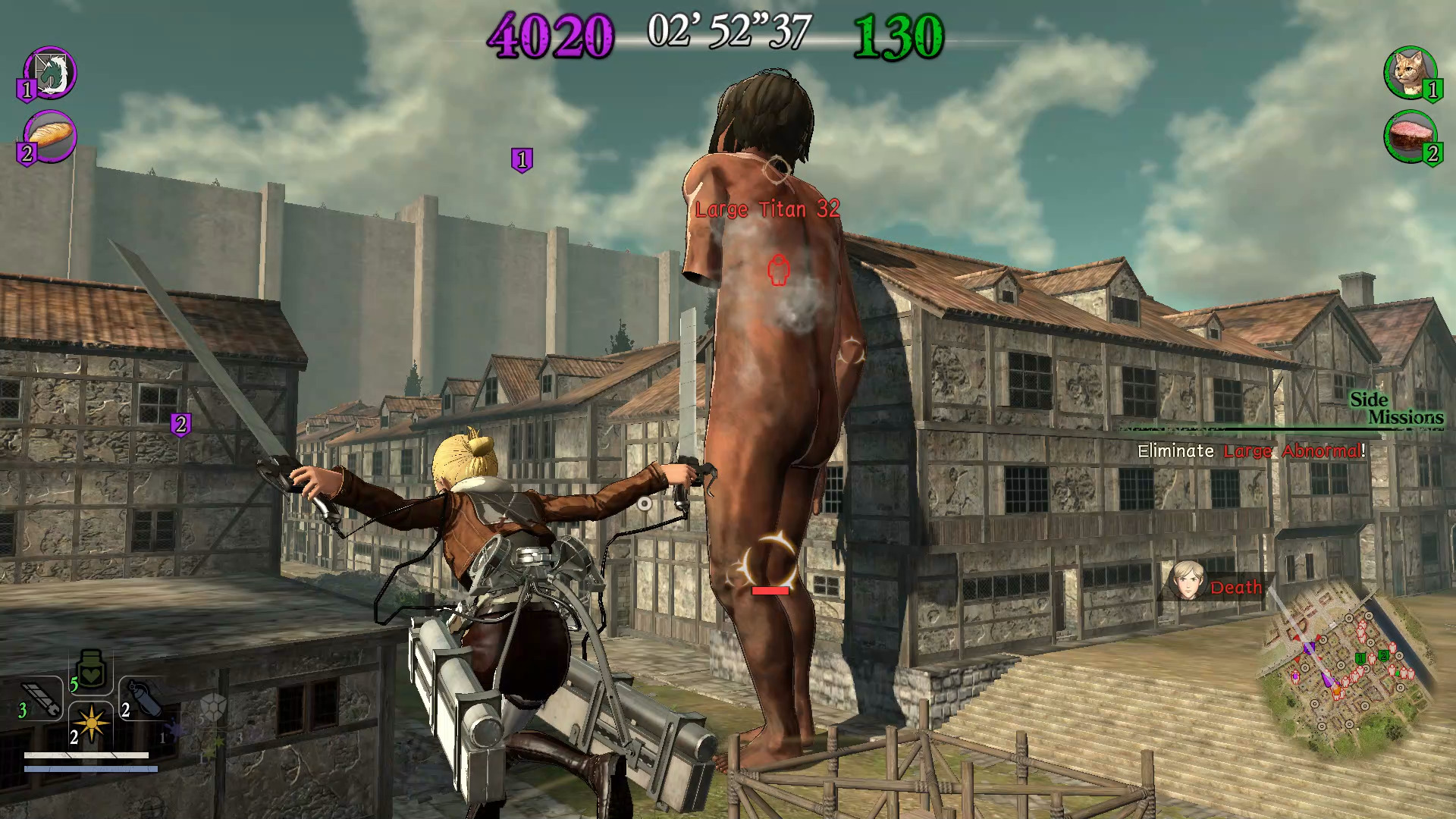This screenshot has width=1456, height=819.
Task: Select the green team cat portrait
Action: pyautogui.click(x=1409, y=72)
